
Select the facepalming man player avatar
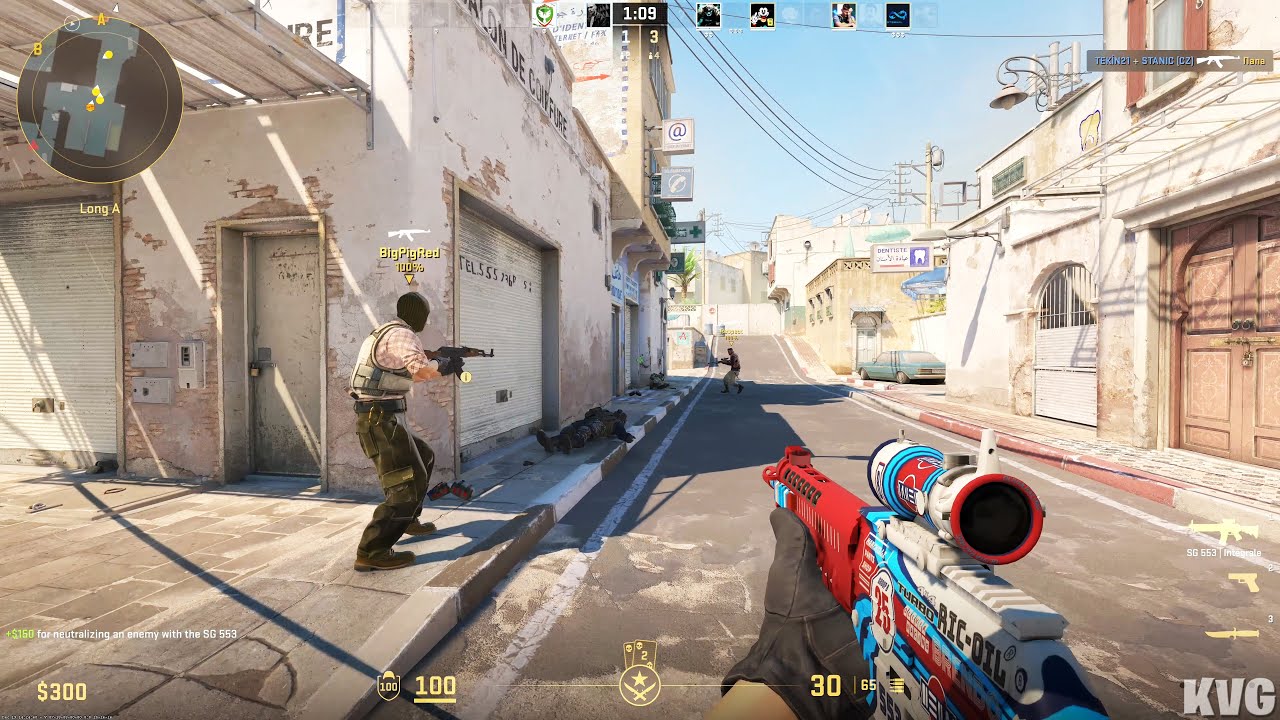pos(843,15)
